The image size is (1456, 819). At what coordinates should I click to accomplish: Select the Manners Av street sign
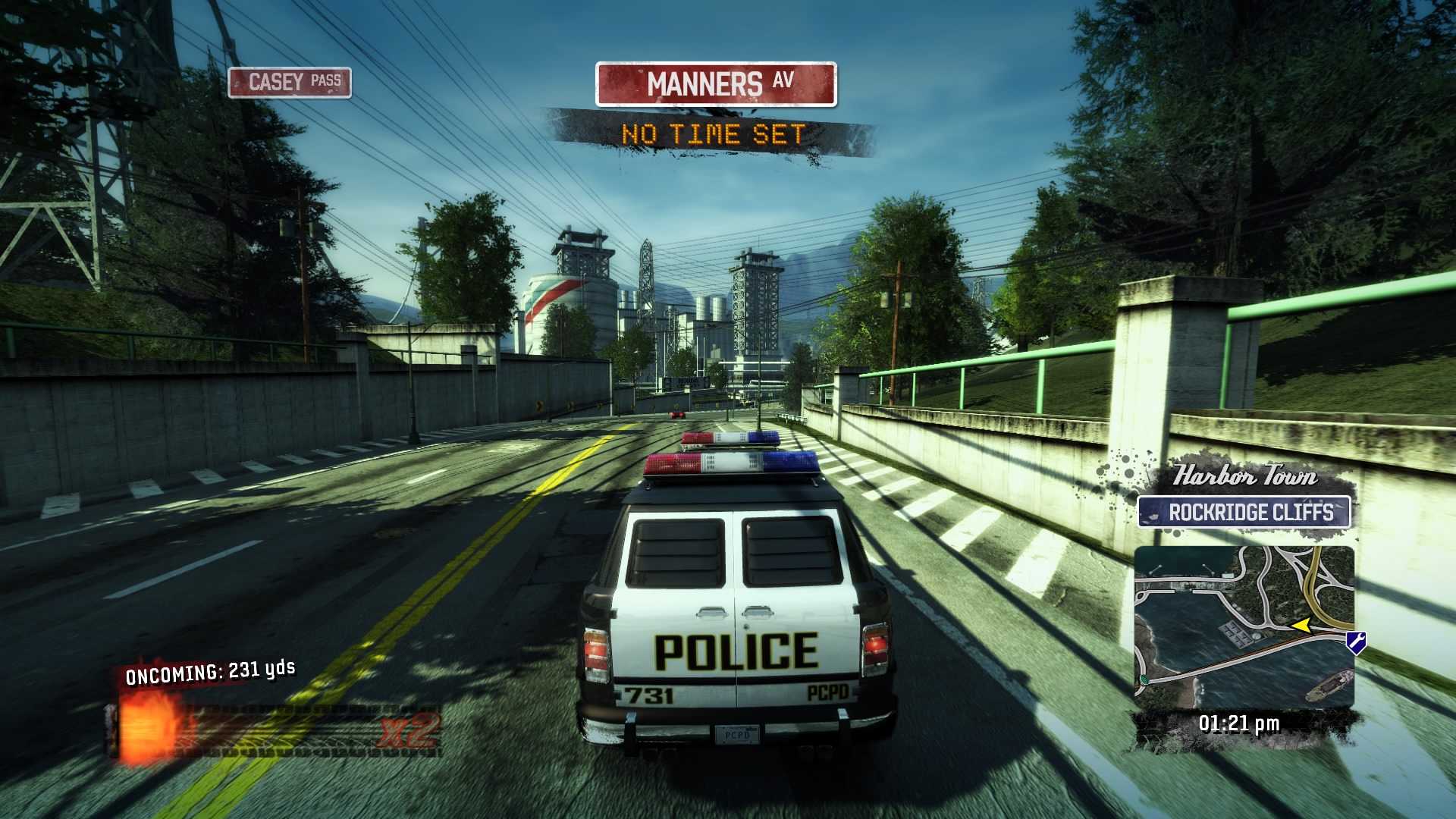pos(716,84)
